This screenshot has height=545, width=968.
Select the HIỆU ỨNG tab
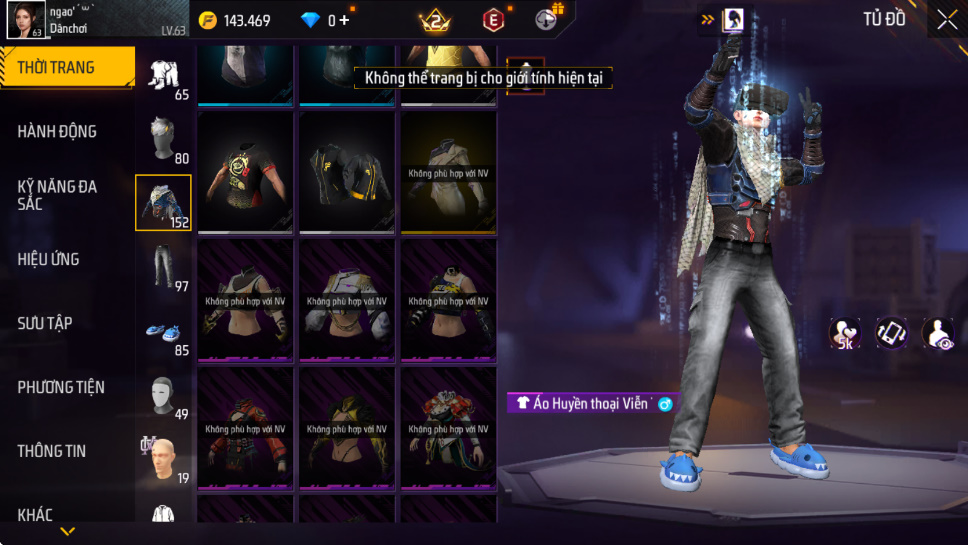tap(48, 259)
